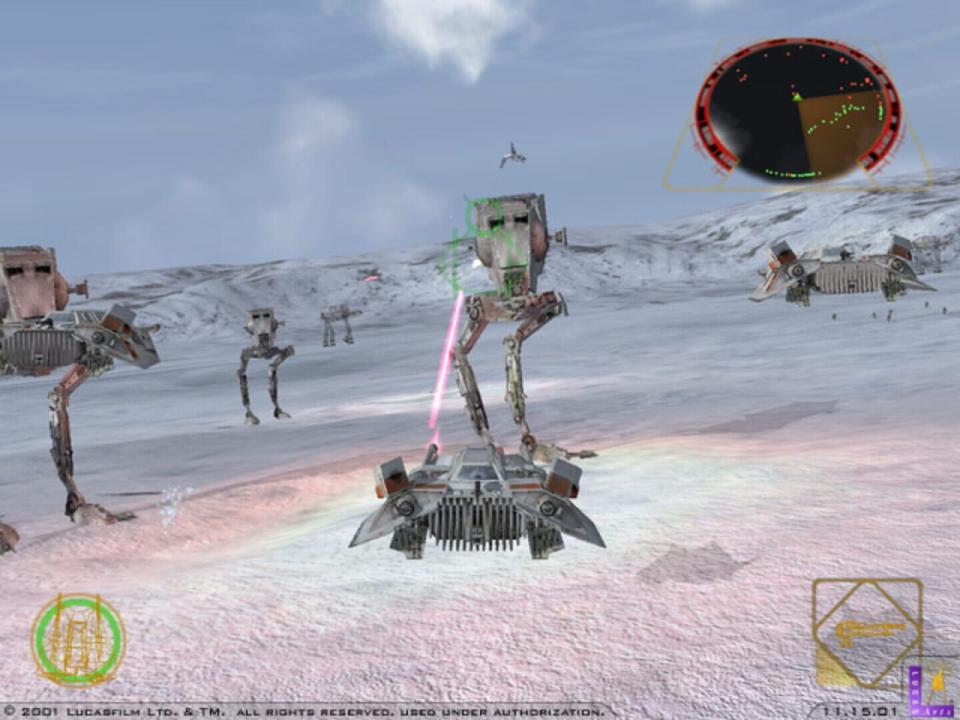Image resolution: width=960 pixels, height=720 pixels.
Task: Select the tow cable weapon icon
Action: pos(867,633)
